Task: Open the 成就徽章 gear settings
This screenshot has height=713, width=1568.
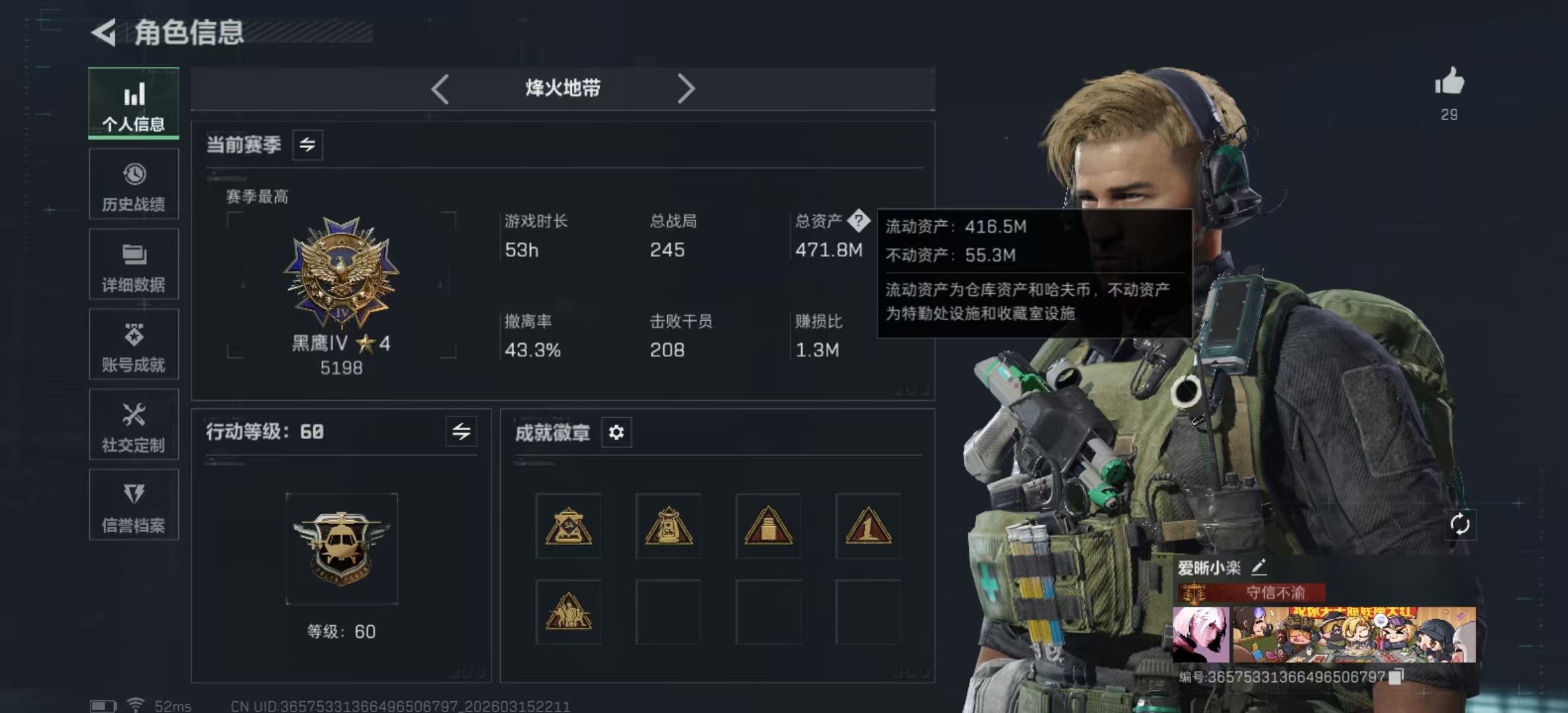Action: 616,432
